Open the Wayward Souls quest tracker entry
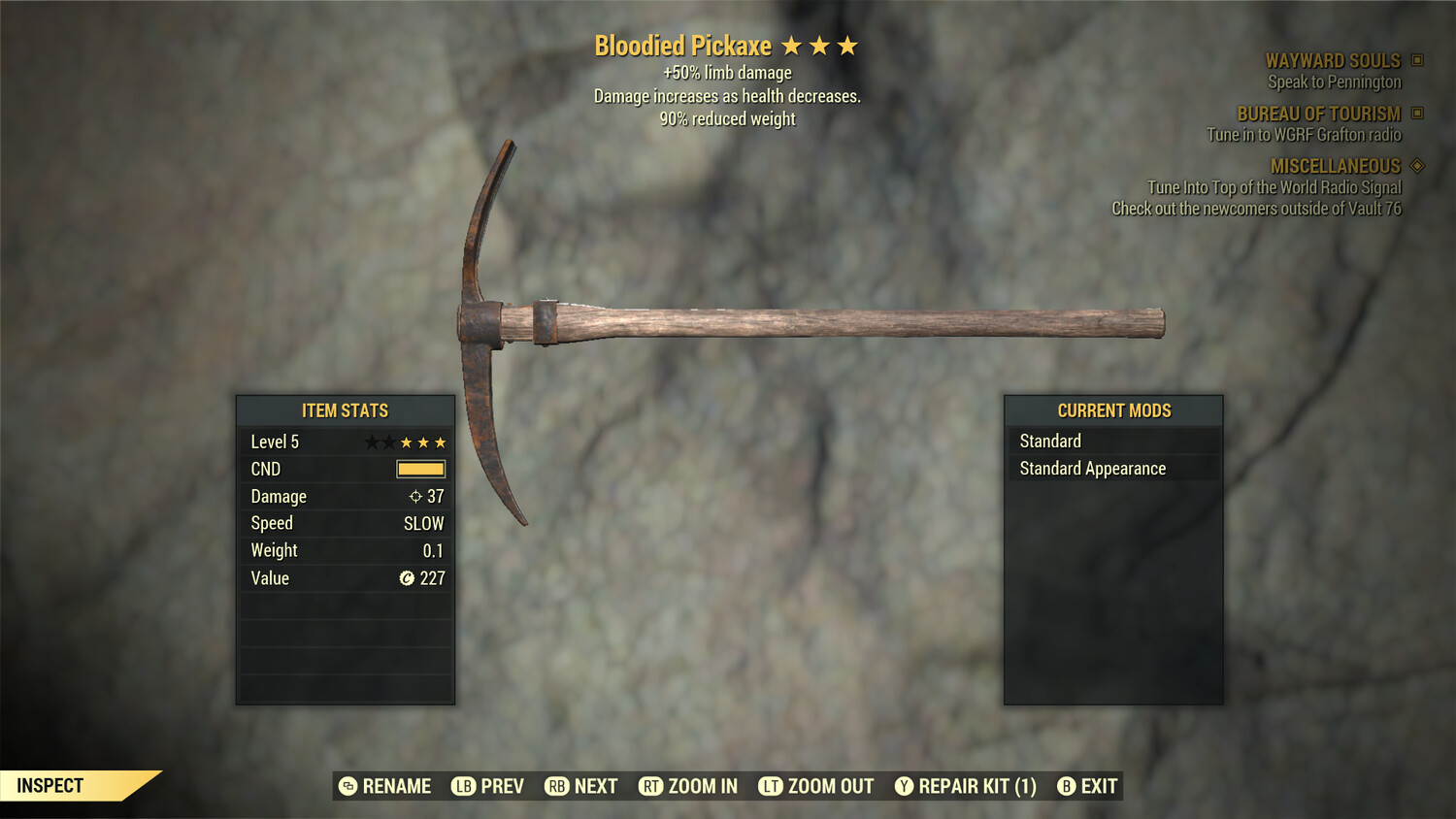The height and width of the screenshot is (819, 1456). point(1333,61)
